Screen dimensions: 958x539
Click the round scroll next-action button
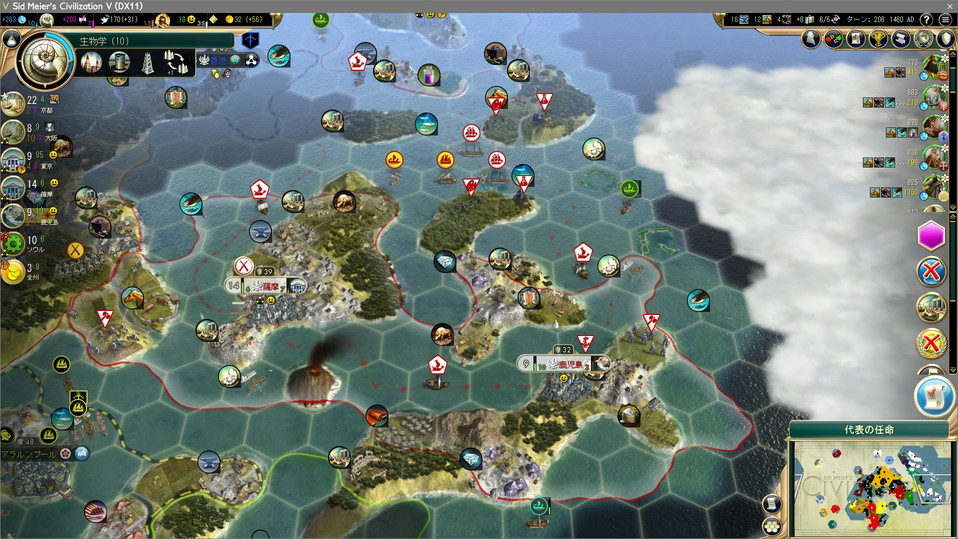pyautogui.click(x=934, y=396)
